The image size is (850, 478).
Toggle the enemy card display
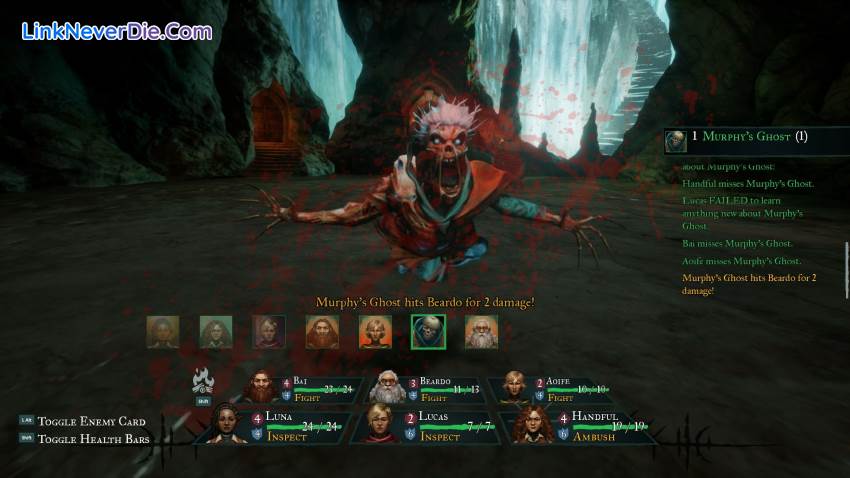tap(91, 421)
